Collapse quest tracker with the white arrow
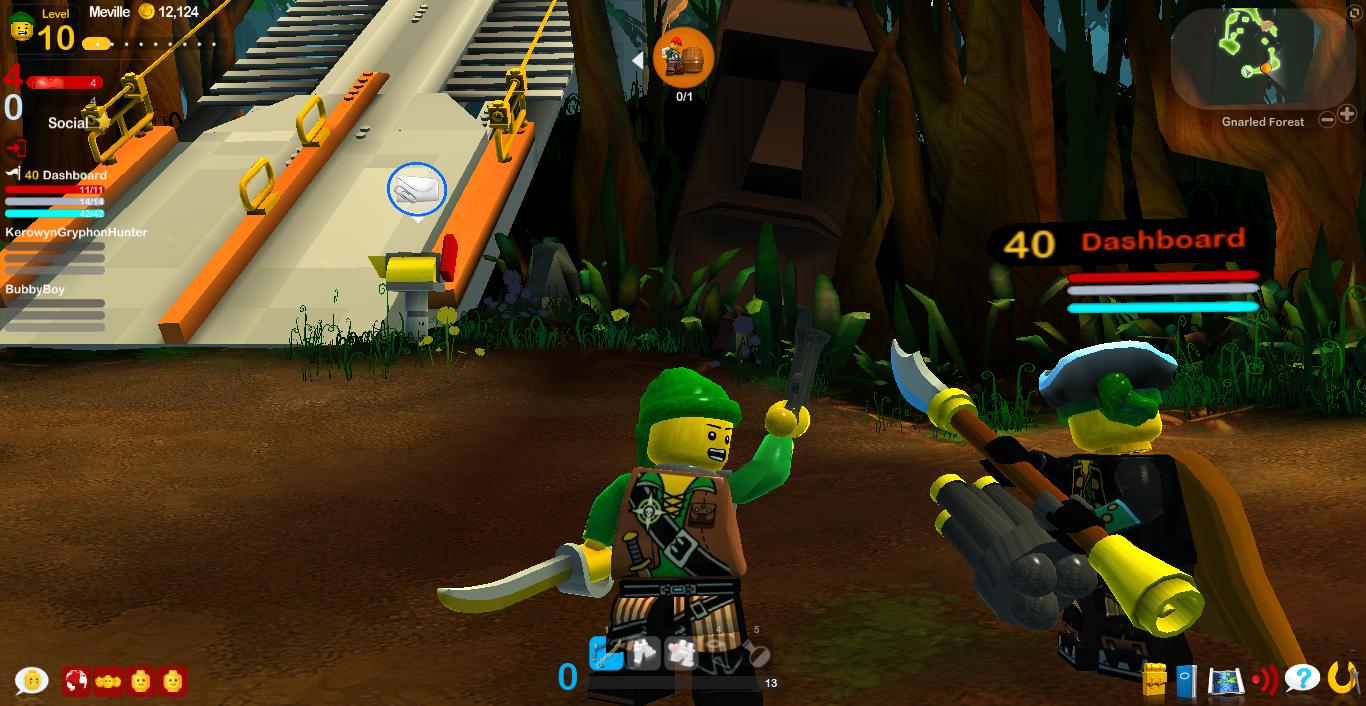This screenshot has height=706, width=1366. (x=637, y=61)
